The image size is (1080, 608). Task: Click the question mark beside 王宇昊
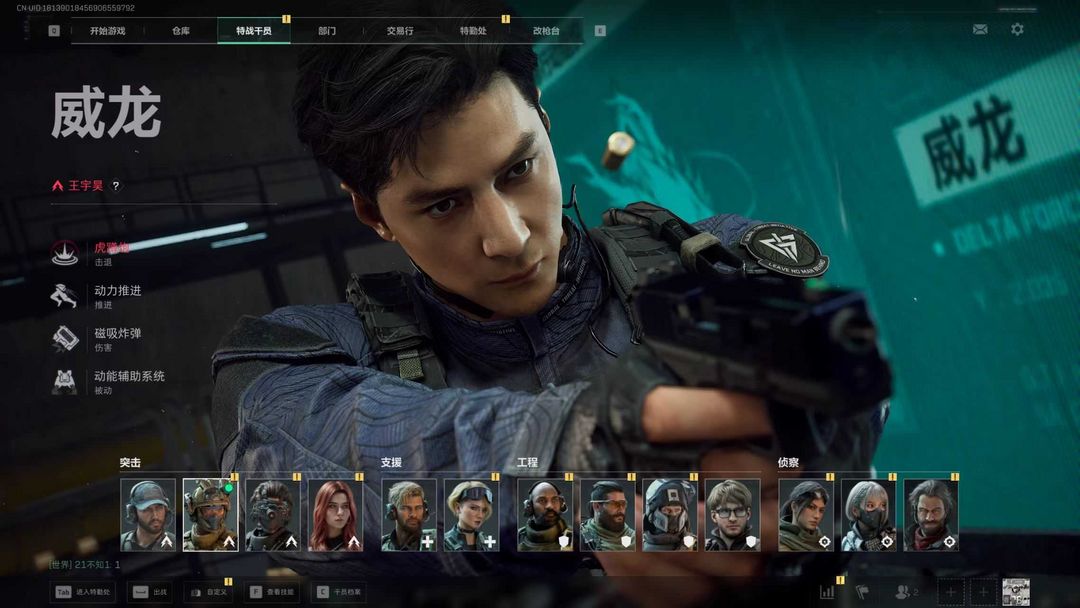click(116, 186)
